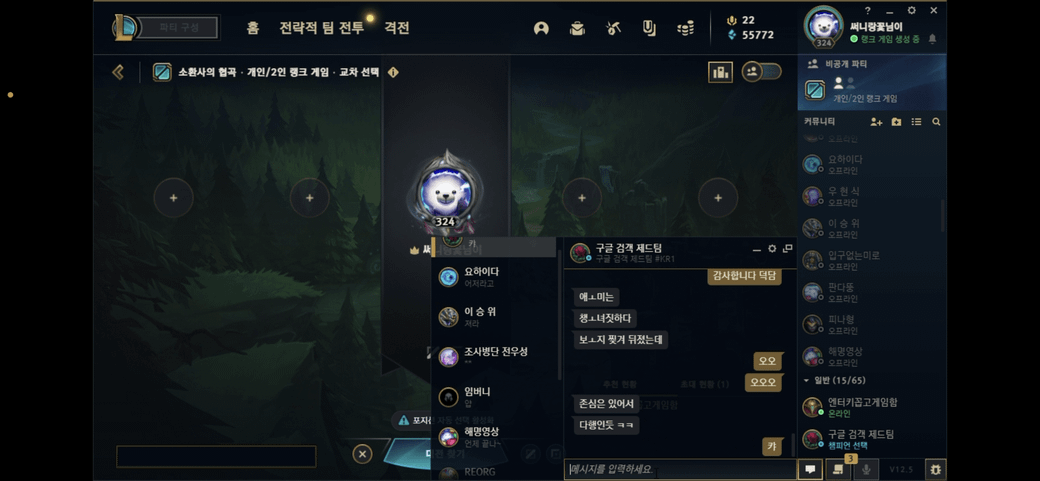Open the chat window settings gear

[772, 249]
